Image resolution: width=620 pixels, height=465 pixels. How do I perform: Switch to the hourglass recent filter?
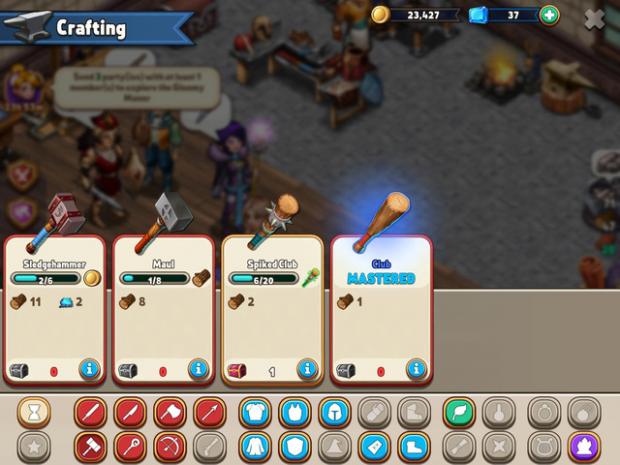pyautogui.click(x=33, y=412)
